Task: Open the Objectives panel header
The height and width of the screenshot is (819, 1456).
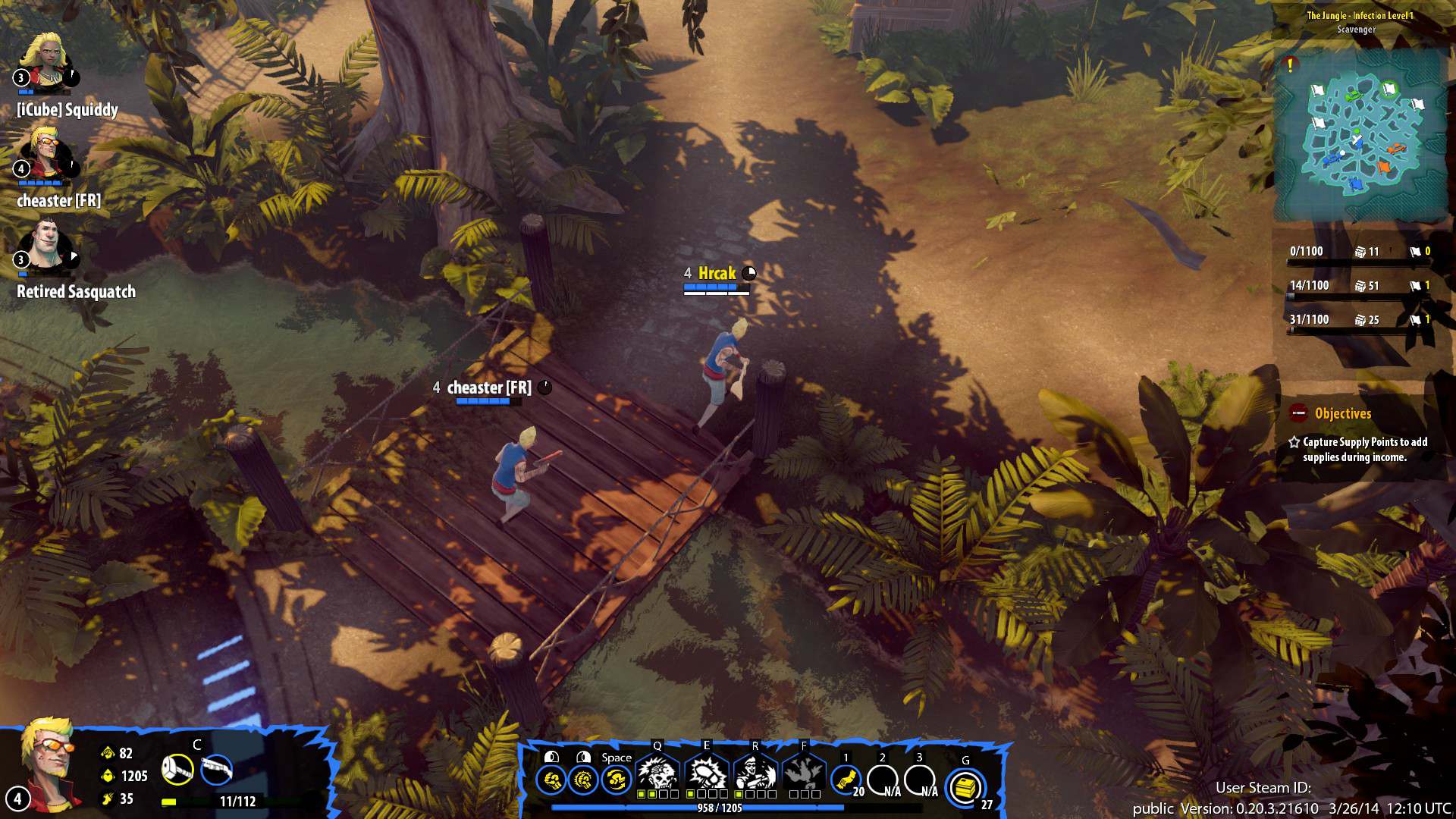Action: pyautogui.click(x=1342, y=414)
